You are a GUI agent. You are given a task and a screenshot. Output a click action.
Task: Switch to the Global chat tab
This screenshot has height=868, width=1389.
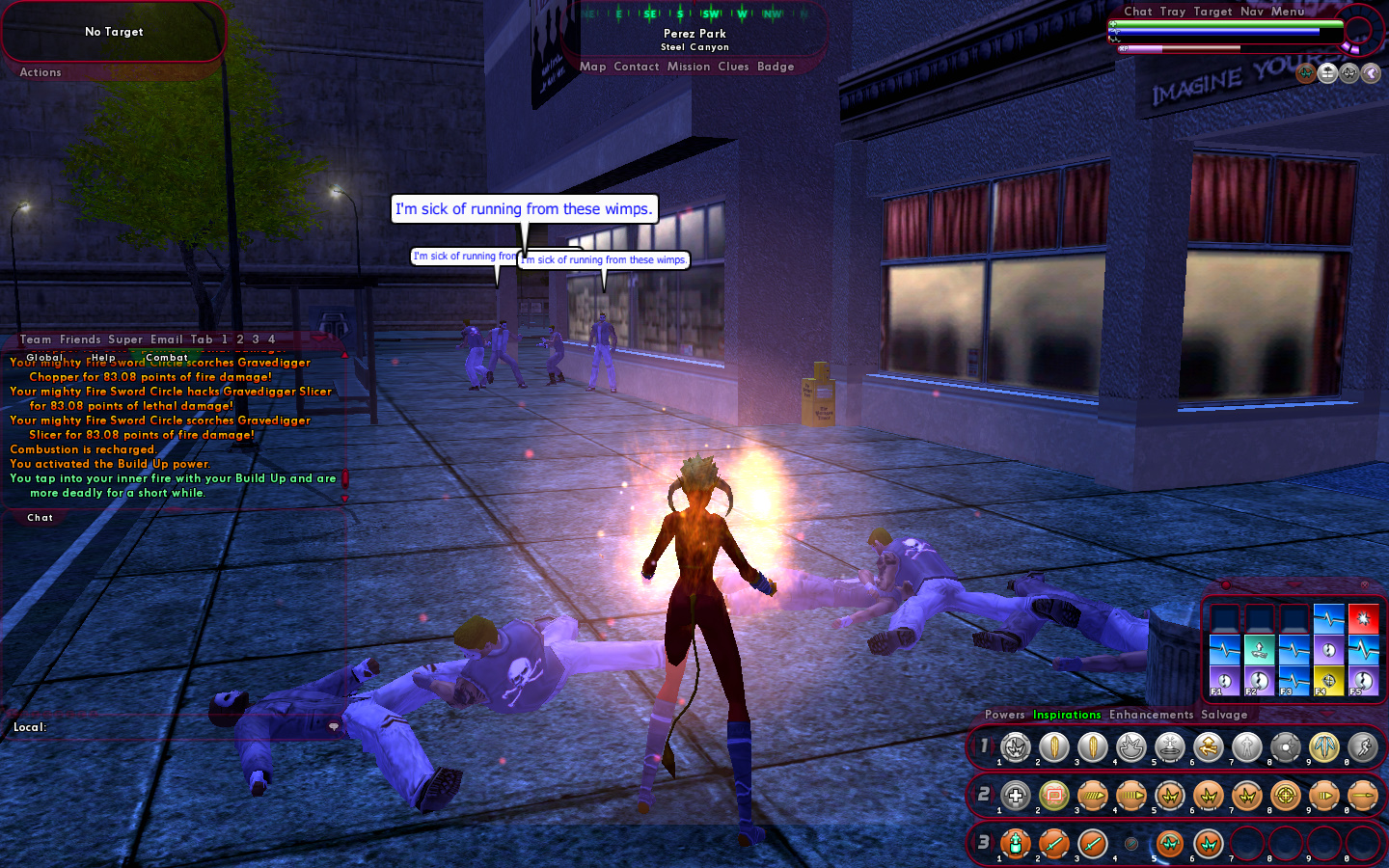pyautogui.click(x=45, y=357)
